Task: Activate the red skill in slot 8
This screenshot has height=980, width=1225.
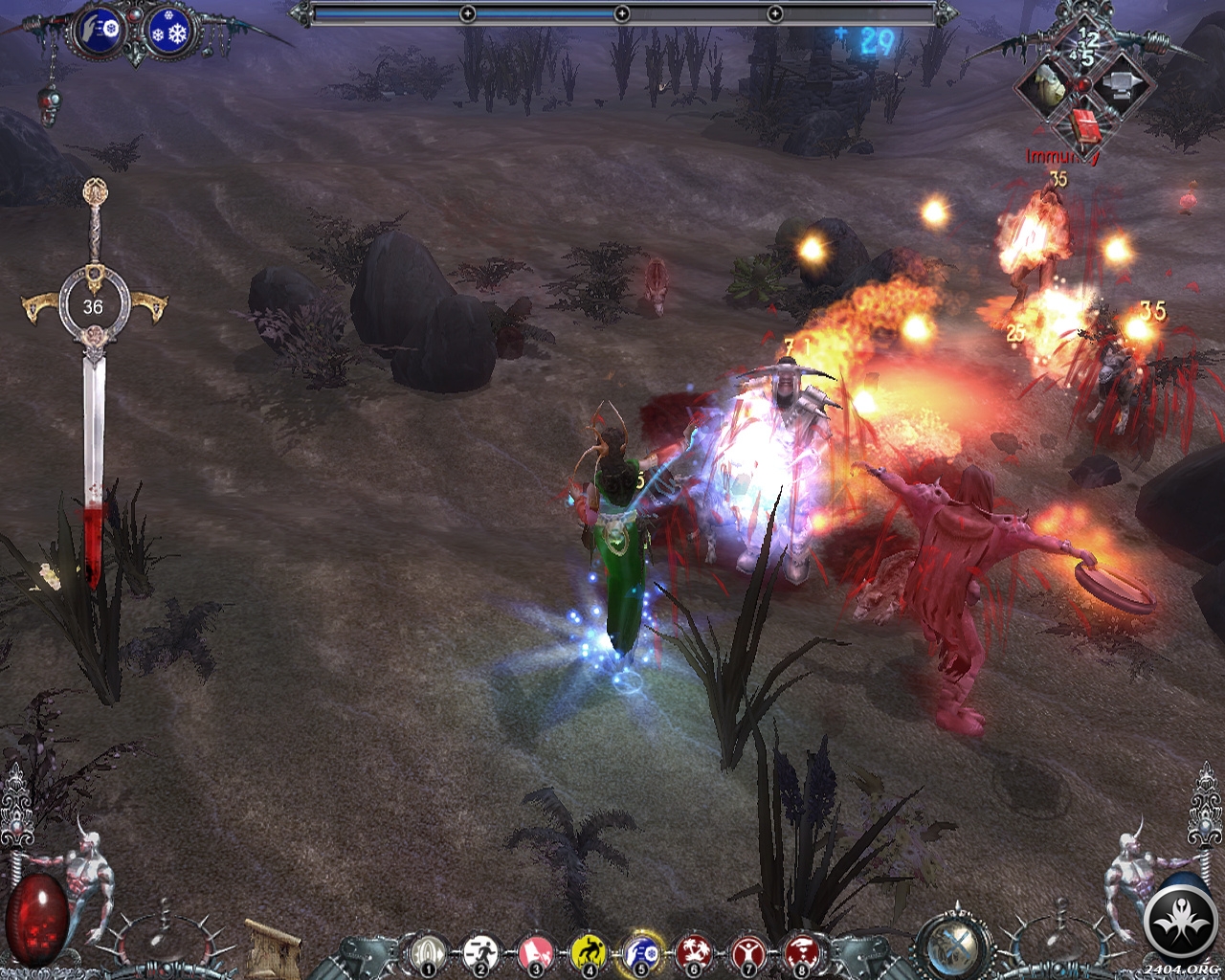Action: click(x=801, y=952)
